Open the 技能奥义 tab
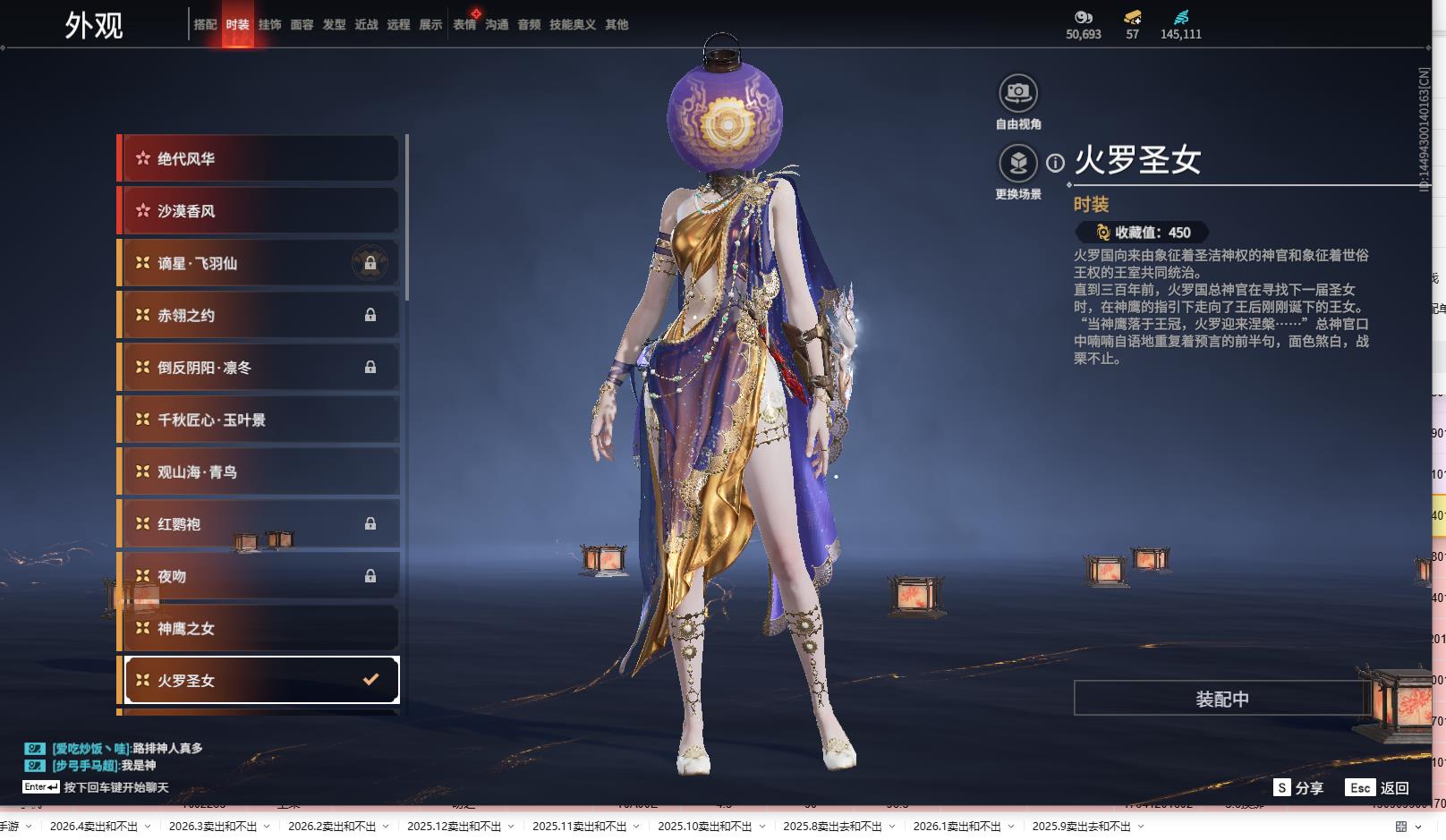 point(572,25)
